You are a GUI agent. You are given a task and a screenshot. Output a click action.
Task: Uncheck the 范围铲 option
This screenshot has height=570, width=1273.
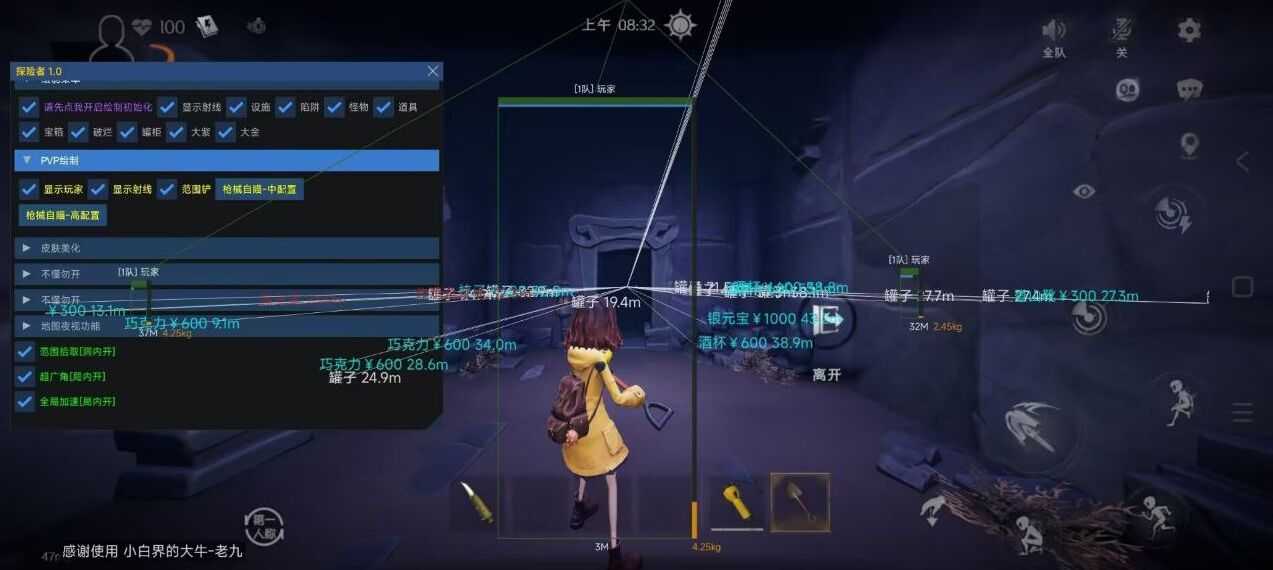167,189
